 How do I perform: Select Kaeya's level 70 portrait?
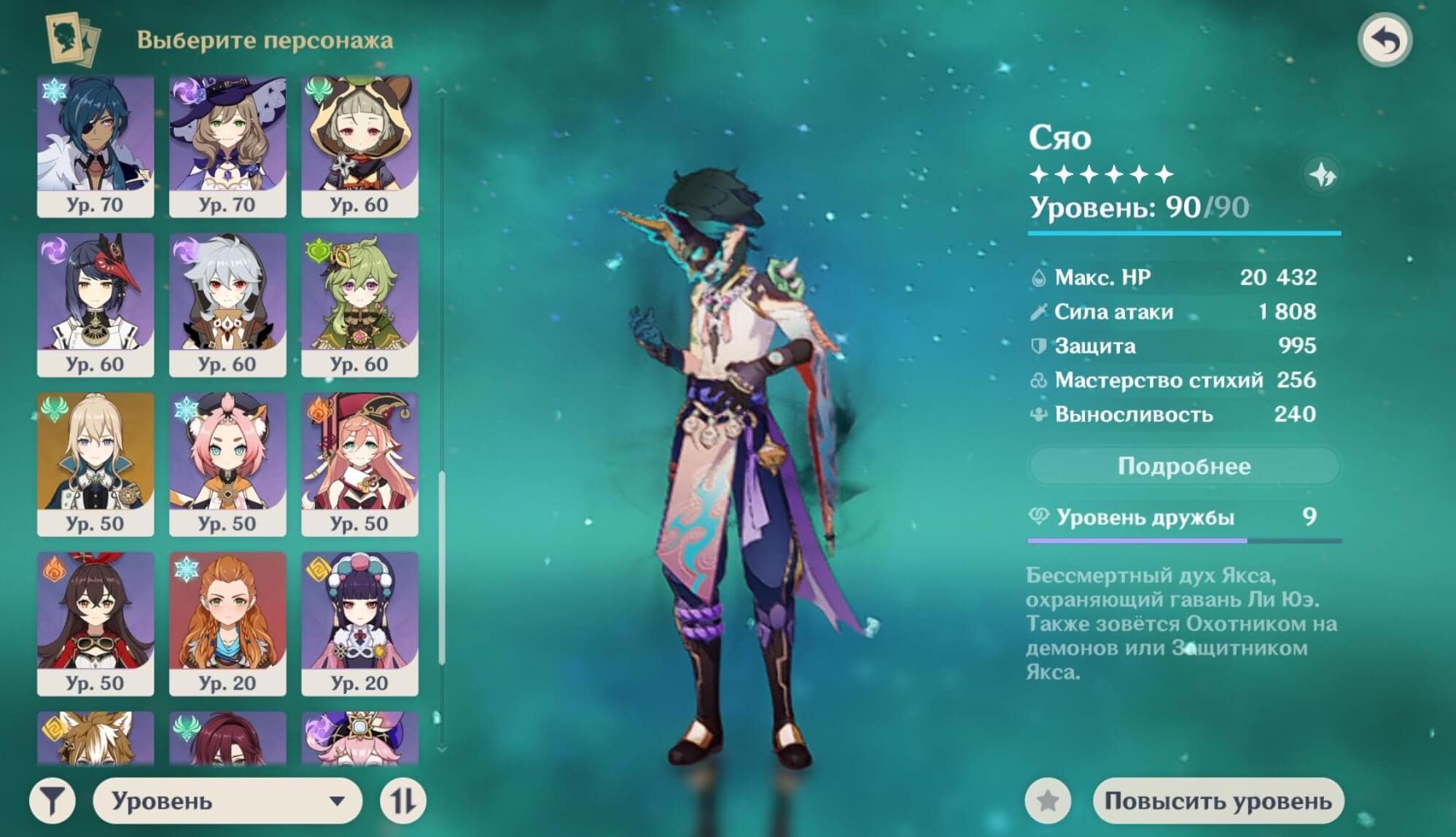click(x=96, y=146)
